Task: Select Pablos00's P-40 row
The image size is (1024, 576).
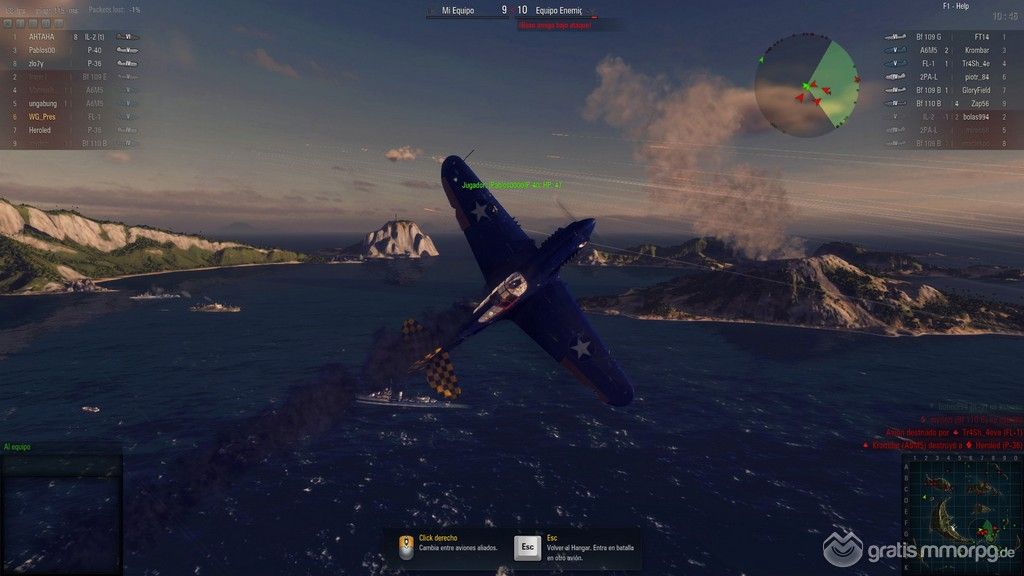Action: [70, 50]
